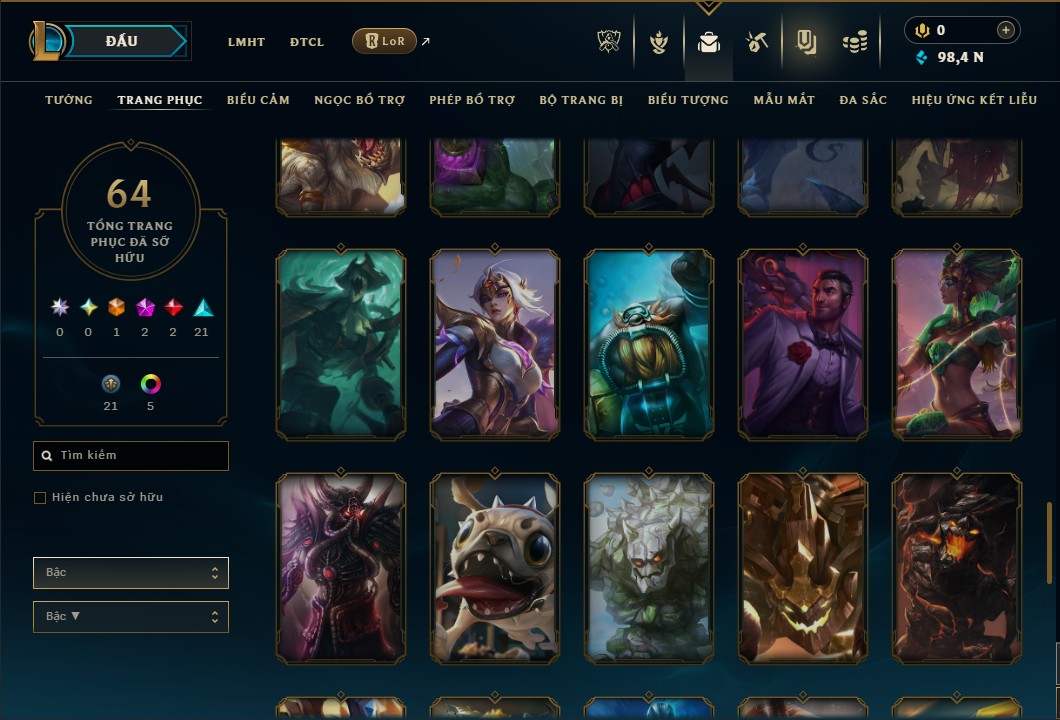Select the NGỌC BỔ TRỢ tab
Screen dimensions: 1060x720
click(359, 100)
